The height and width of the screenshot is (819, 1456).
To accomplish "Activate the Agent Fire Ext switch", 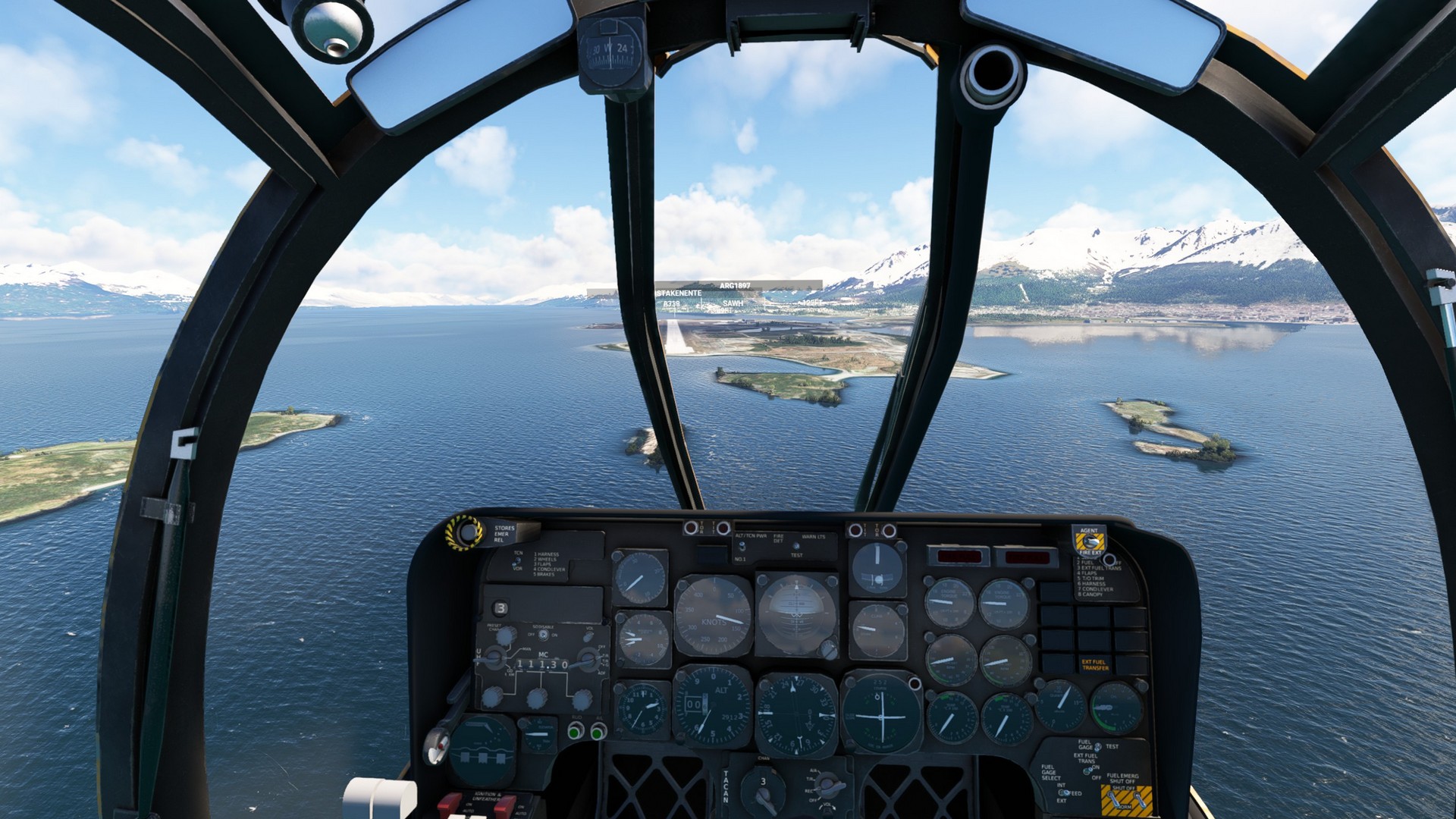I will pyautogui.click(x=1090, y=541).
